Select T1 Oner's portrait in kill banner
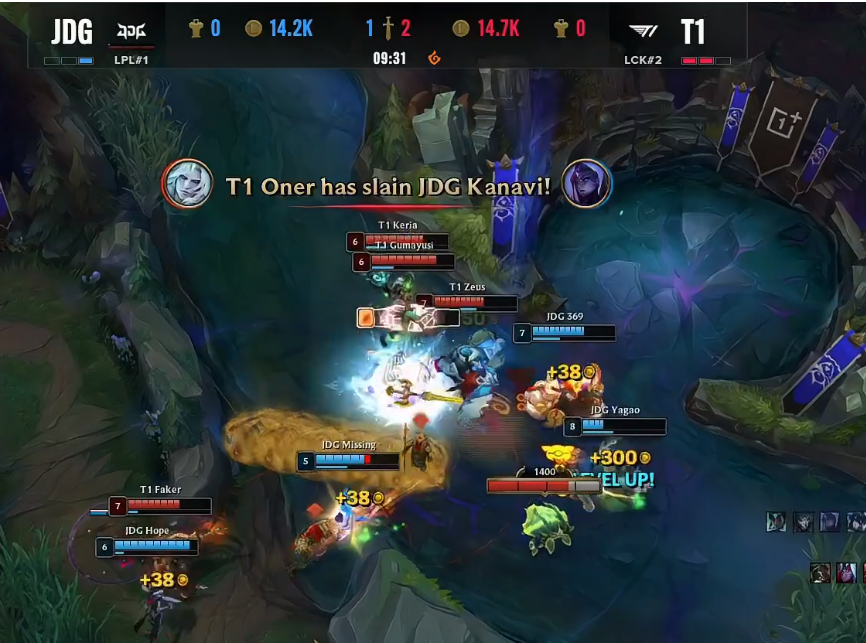This screenshot has height=643, width=866. [x=187, y=184]
